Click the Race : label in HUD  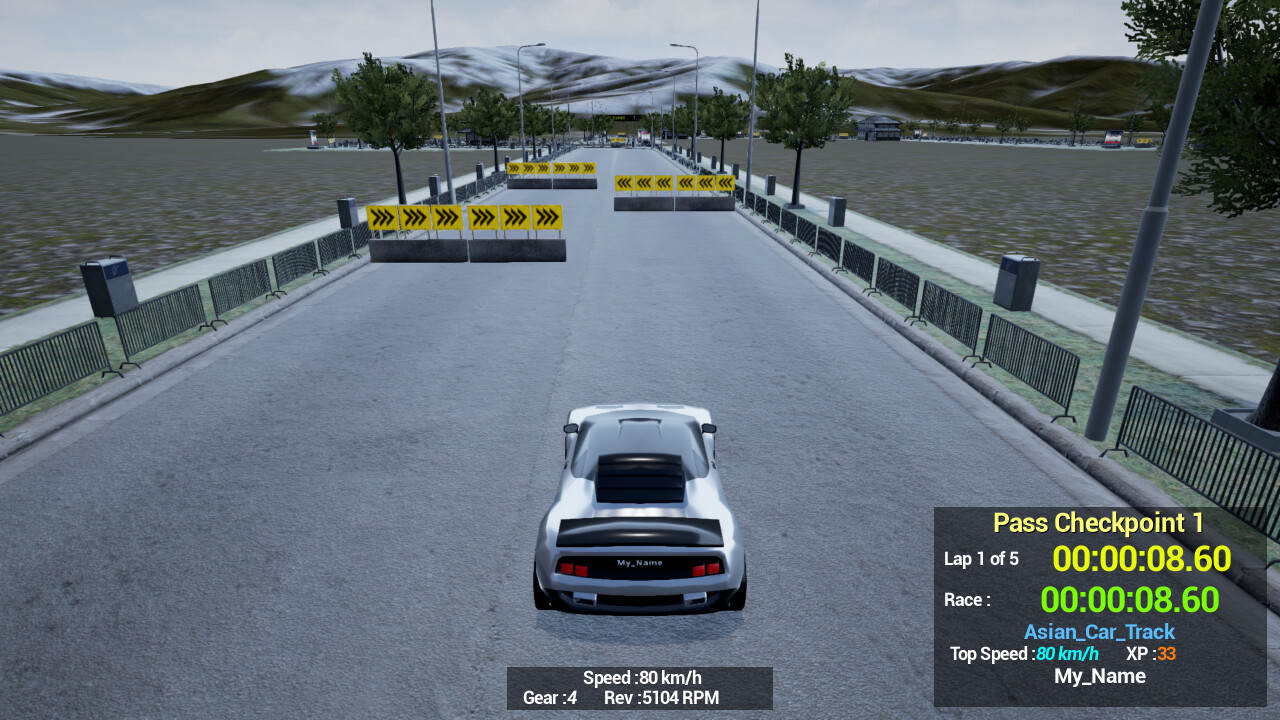pos(966,599)
